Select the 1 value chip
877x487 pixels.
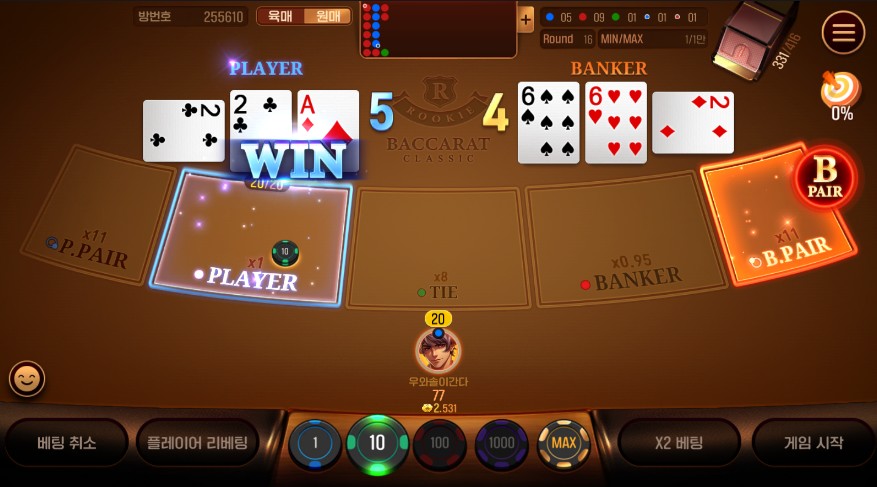point(315,443)
